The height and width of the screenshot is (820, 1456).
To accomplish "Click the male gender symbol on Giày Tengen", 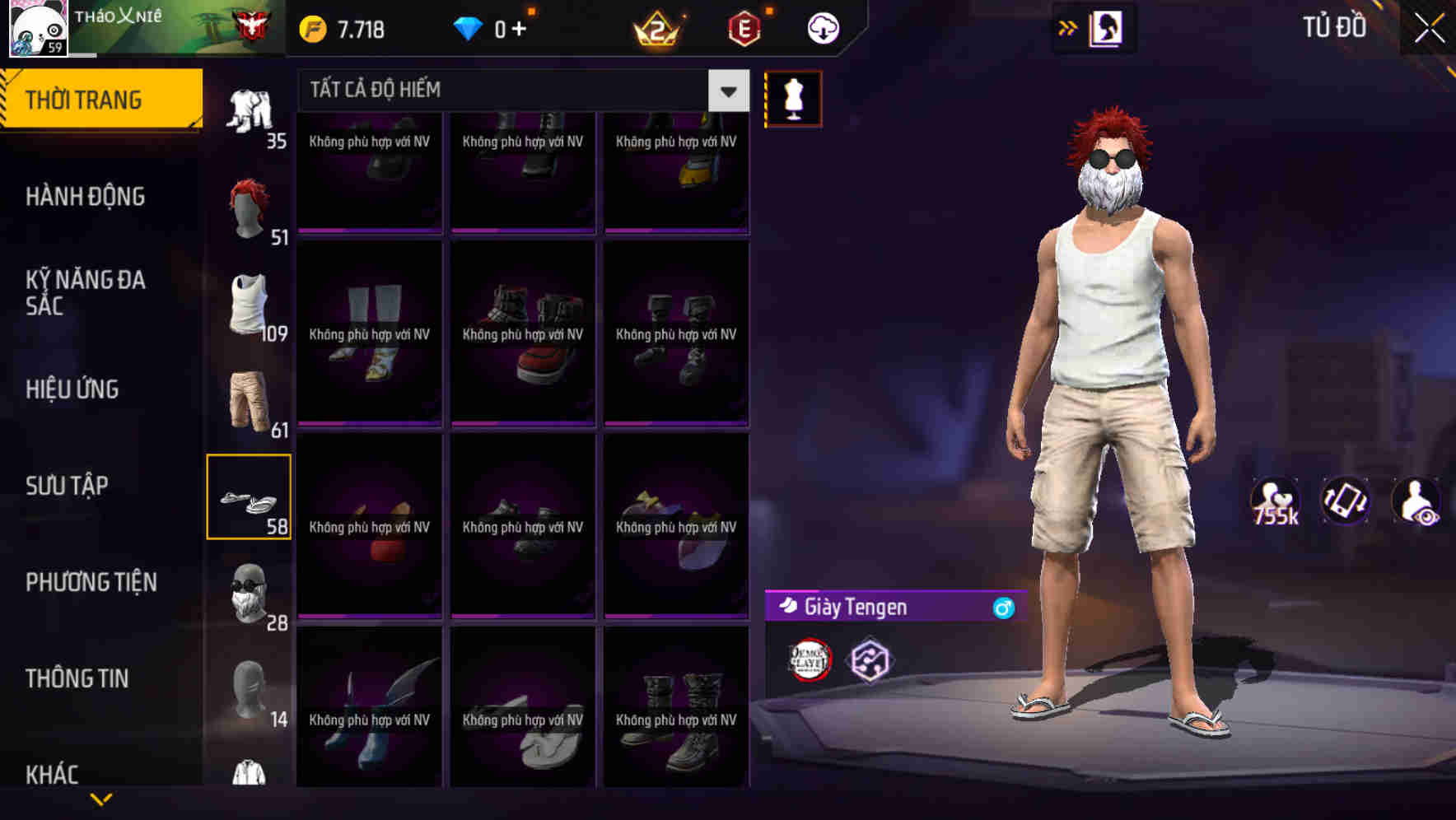I will point(1003,608).
